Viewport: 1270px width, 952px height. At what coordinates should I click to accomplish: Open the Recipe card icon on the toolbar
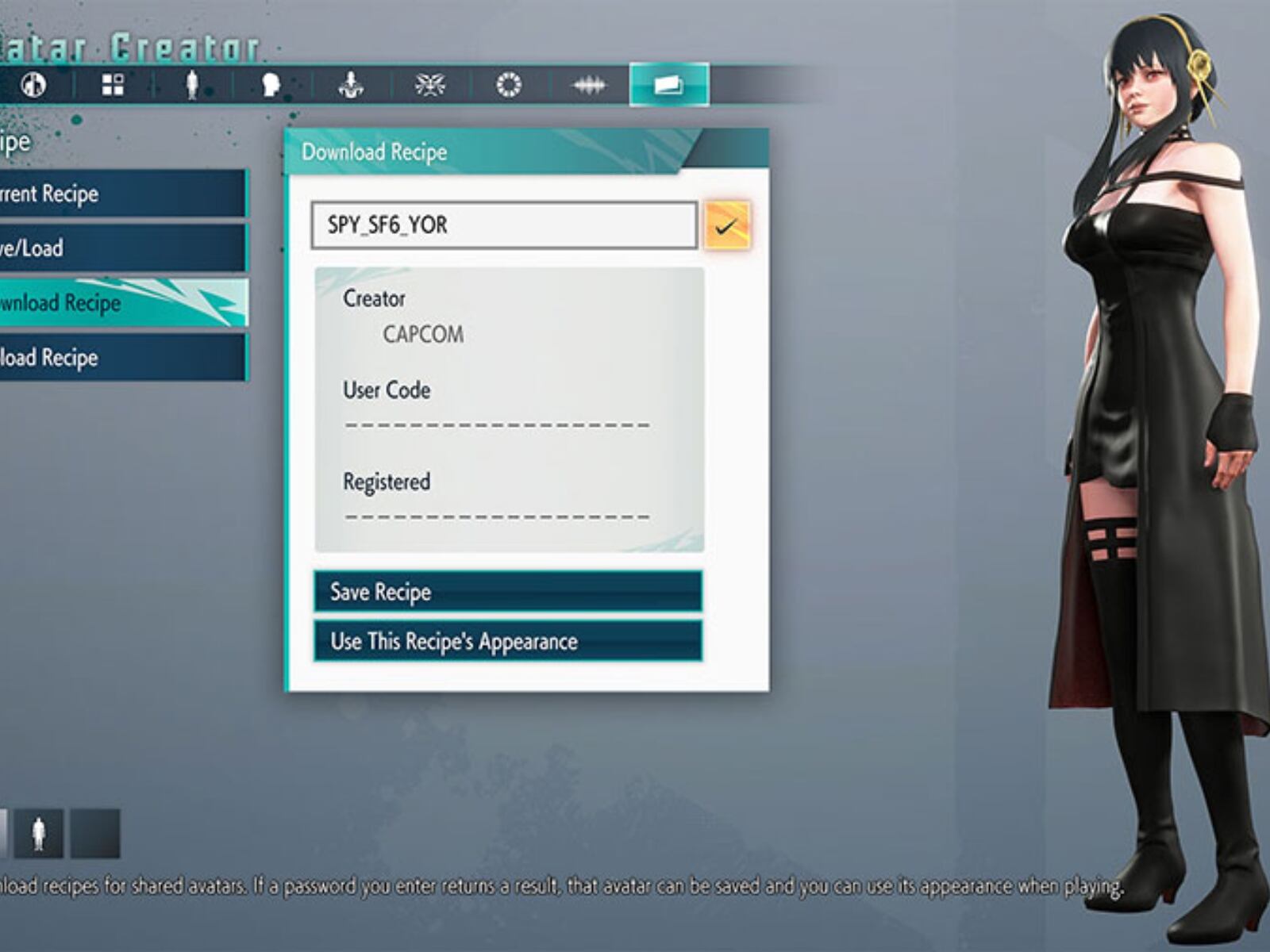click(x=668, y=86)
